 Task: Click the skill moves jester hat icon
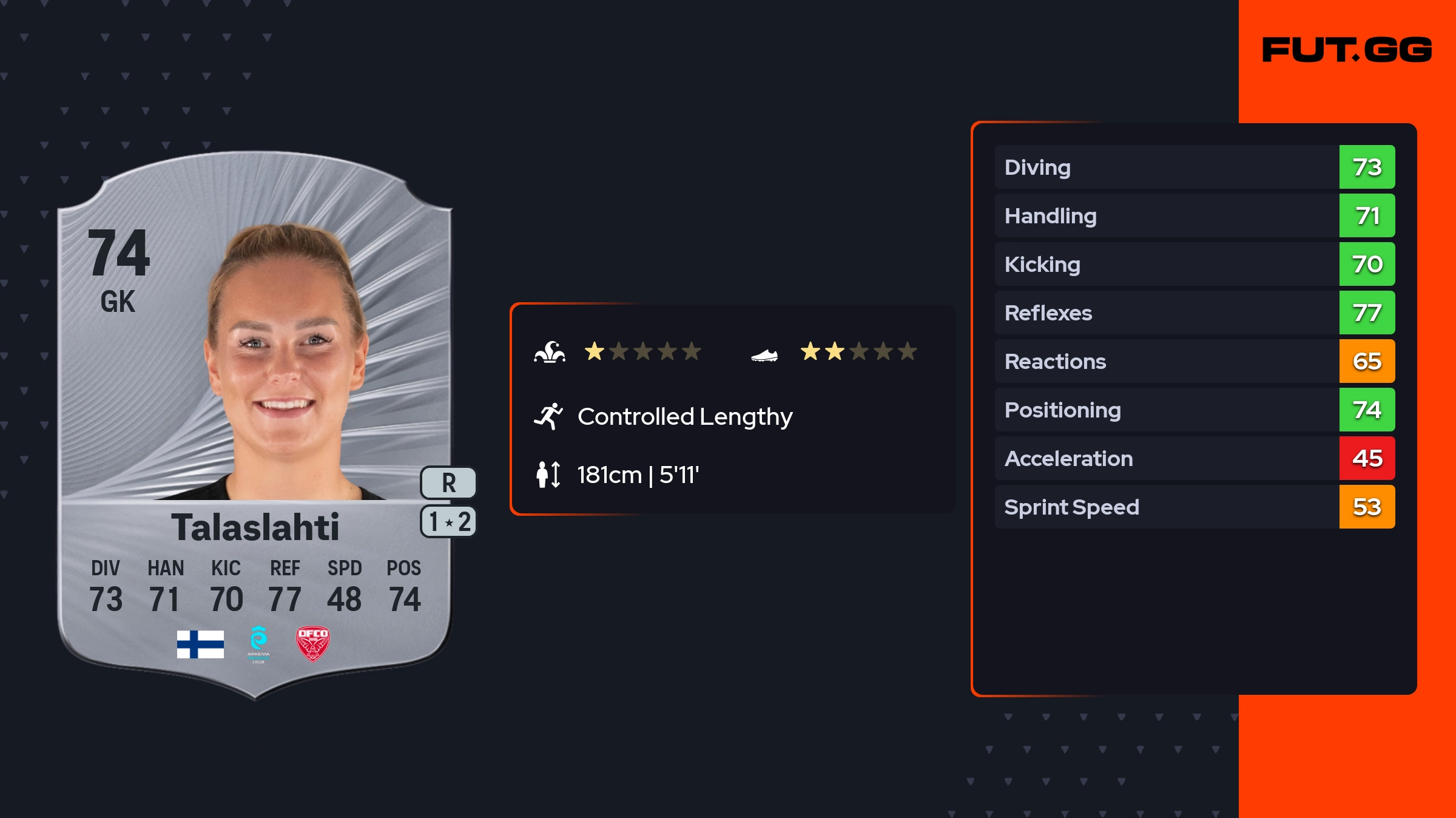[550, 352]
